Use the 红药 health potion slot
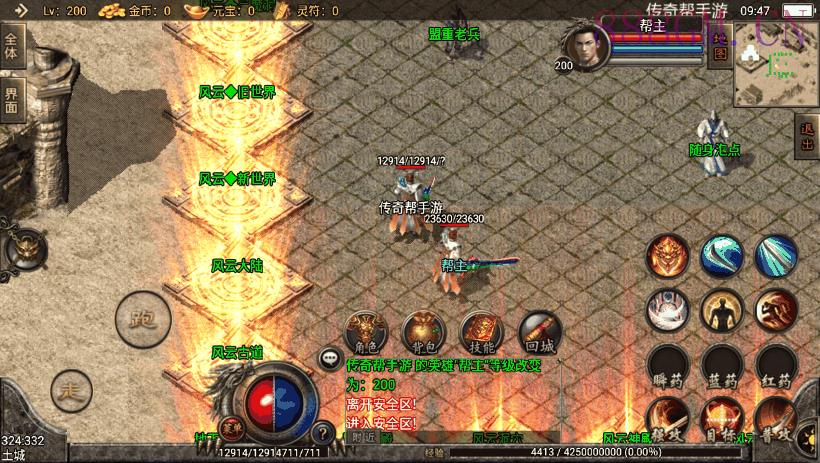Viewport: 820px width, 463px height. pyautogui.click(x=775, y=366)
